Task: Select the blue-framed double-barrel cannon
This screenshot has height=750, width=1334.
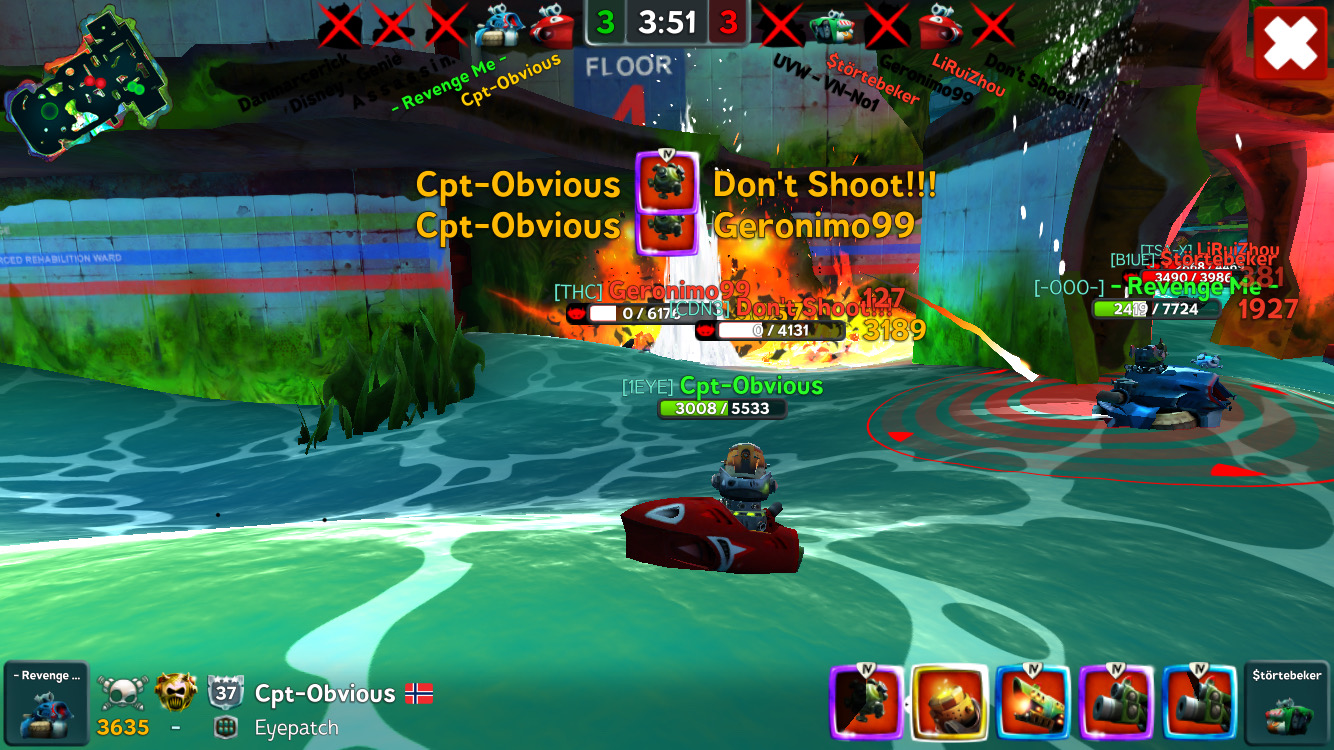Action: point(1200,704)
